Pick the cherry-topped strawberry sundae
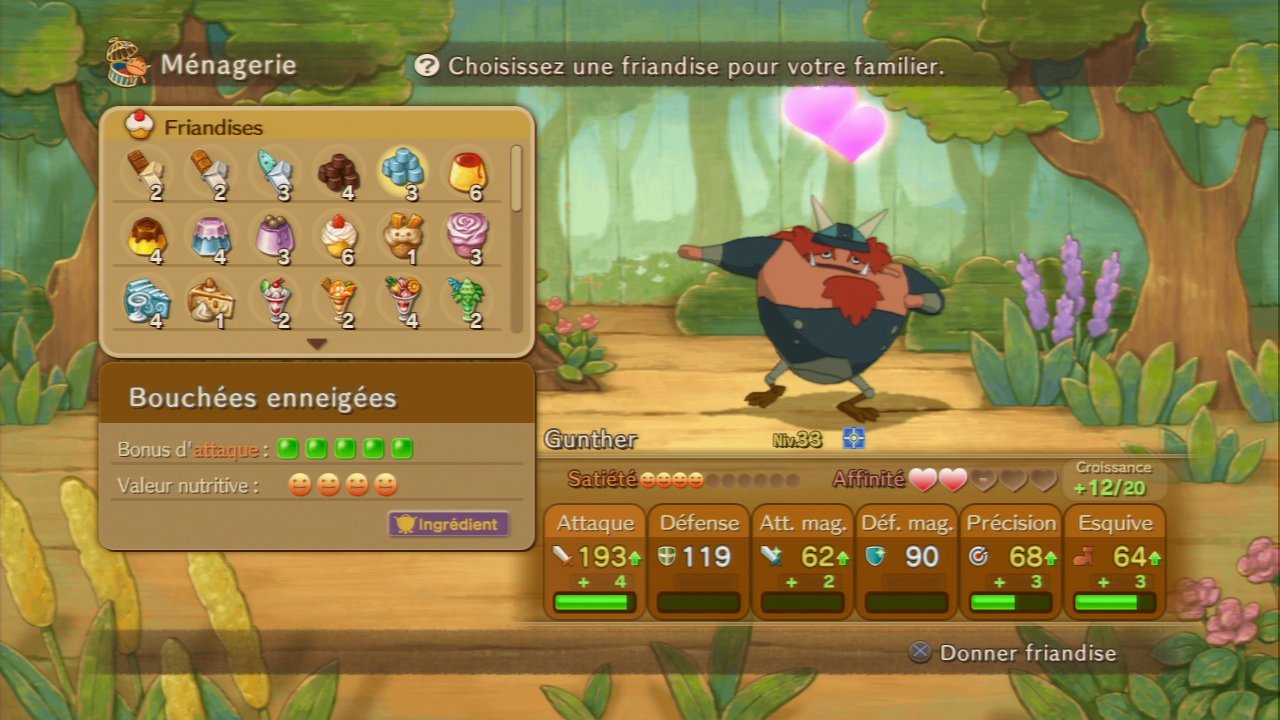The image size is (1280, 720). (x=275, y=300)
